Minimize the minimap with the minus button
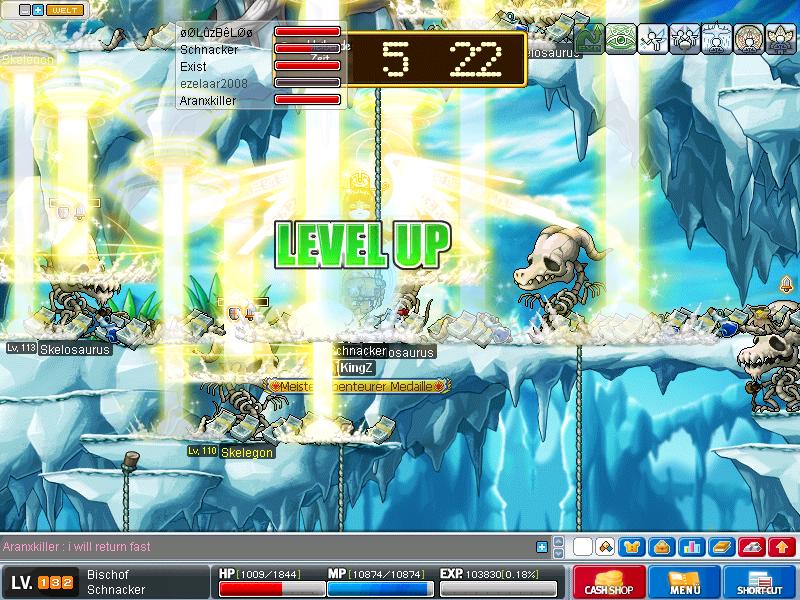The image size is (800, 600). pos(25,10)
